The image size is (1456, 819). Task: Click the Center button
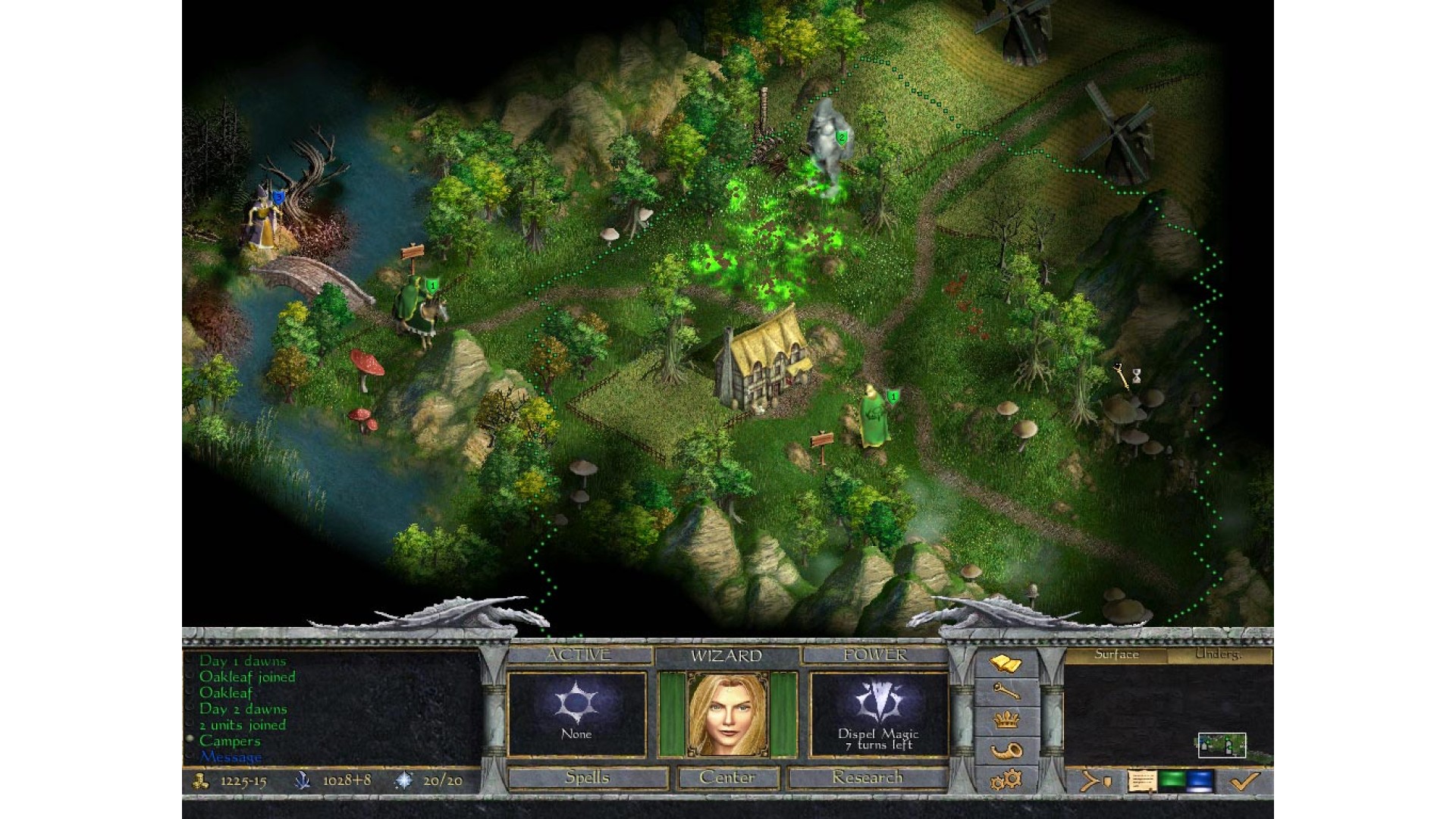coord(727,777)
